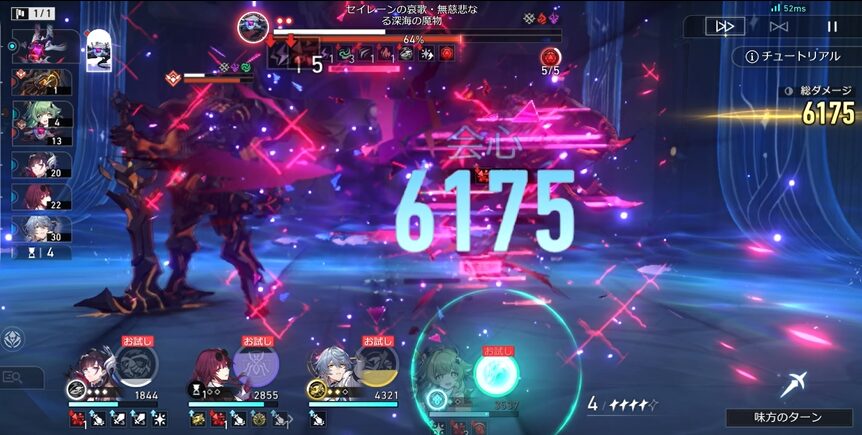Select the turn order entry numbered 22

click(40, 196)
